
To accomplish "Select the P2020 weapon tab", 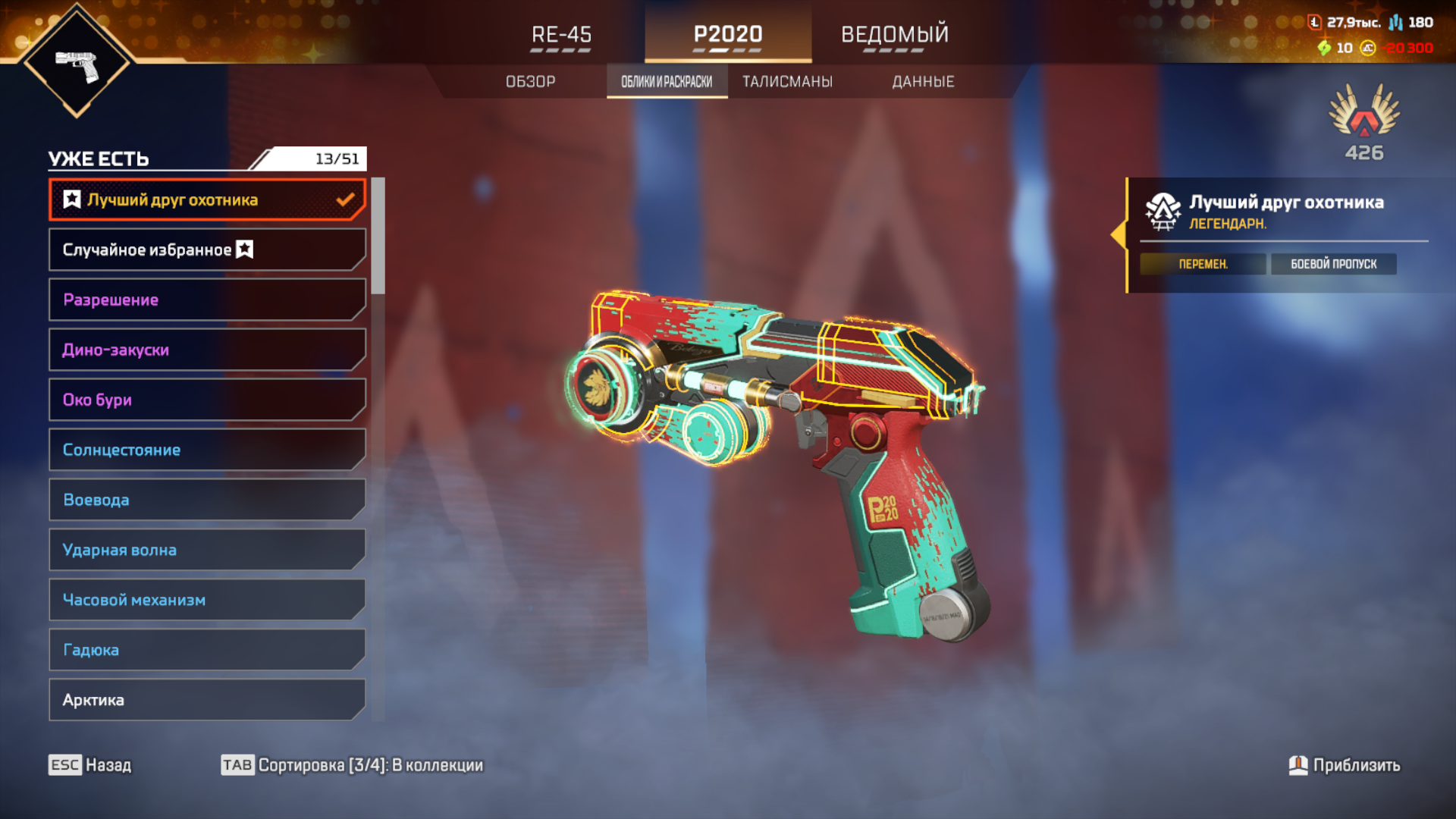I will tap(728, 35).
